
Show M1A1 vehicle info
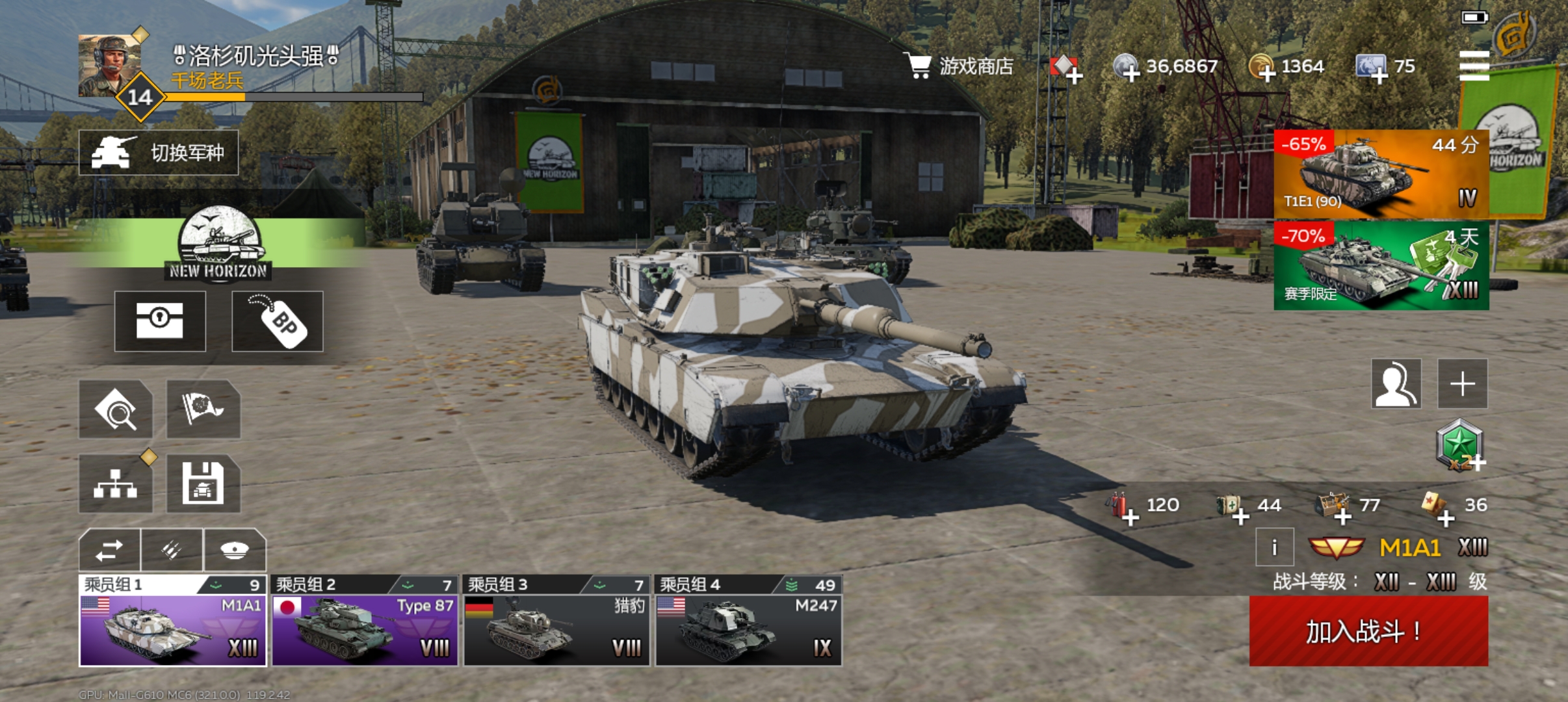click(1274, 547)
